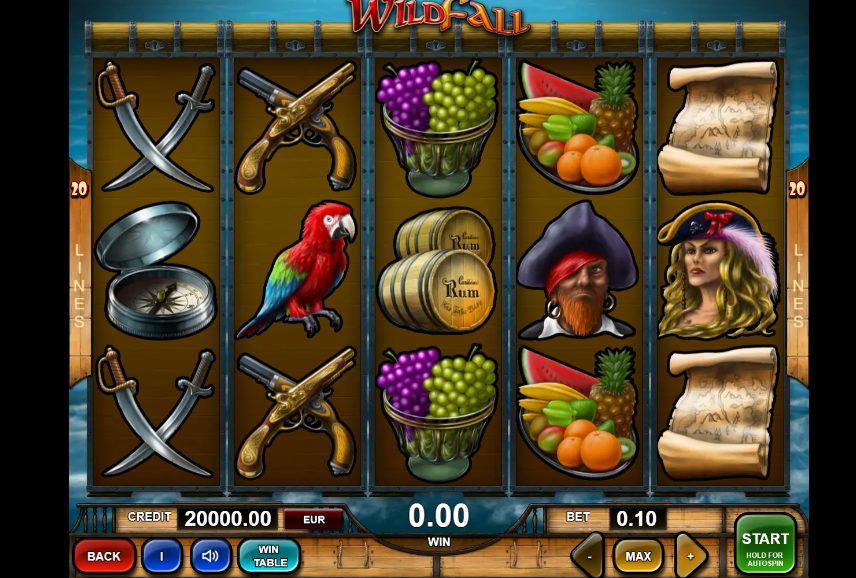Decrease the bet with the minus arrow
This screenshot has width=856, height=578.
pyautogui.click(x=589, y=556)
